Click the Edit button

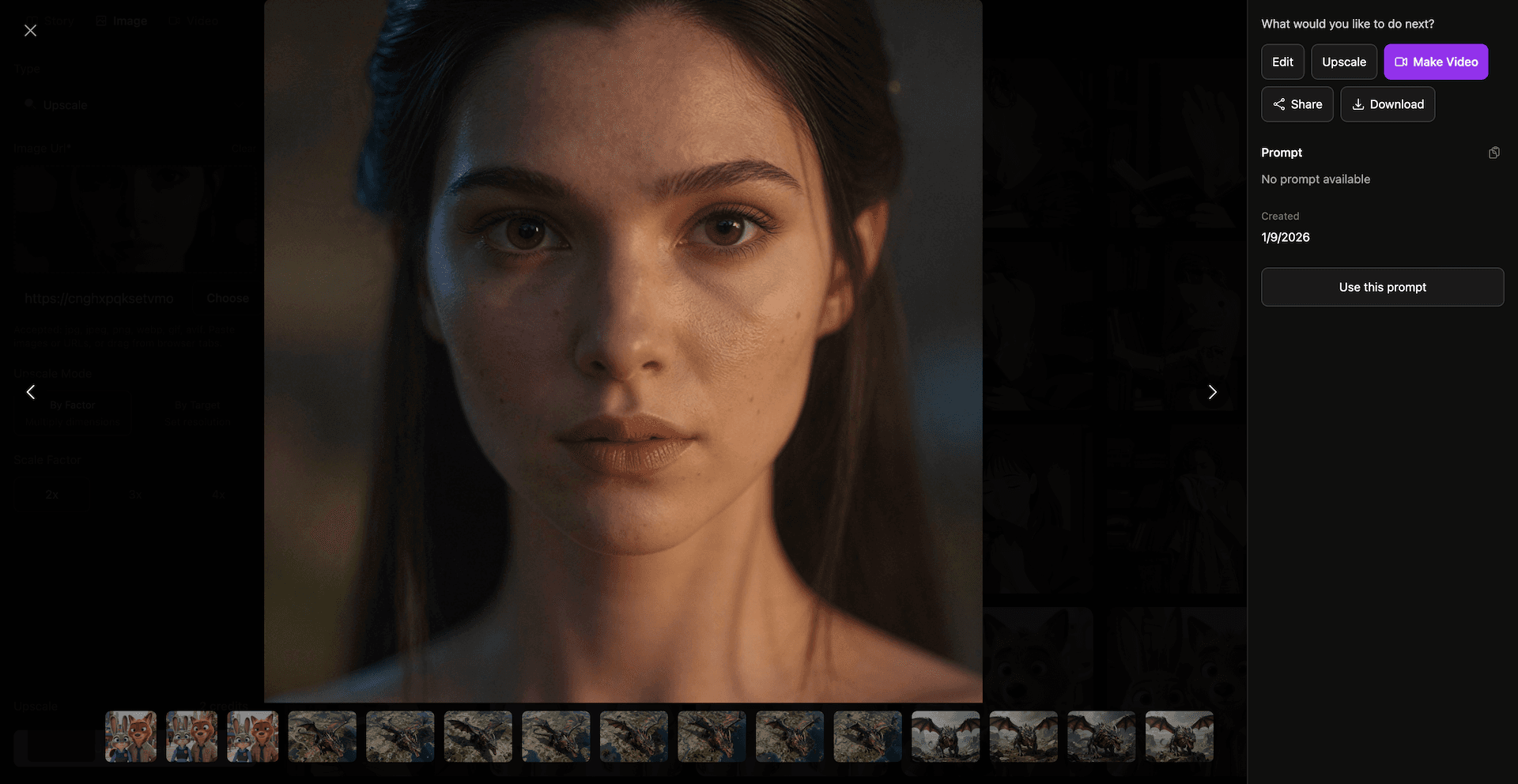pos(1282,62)
